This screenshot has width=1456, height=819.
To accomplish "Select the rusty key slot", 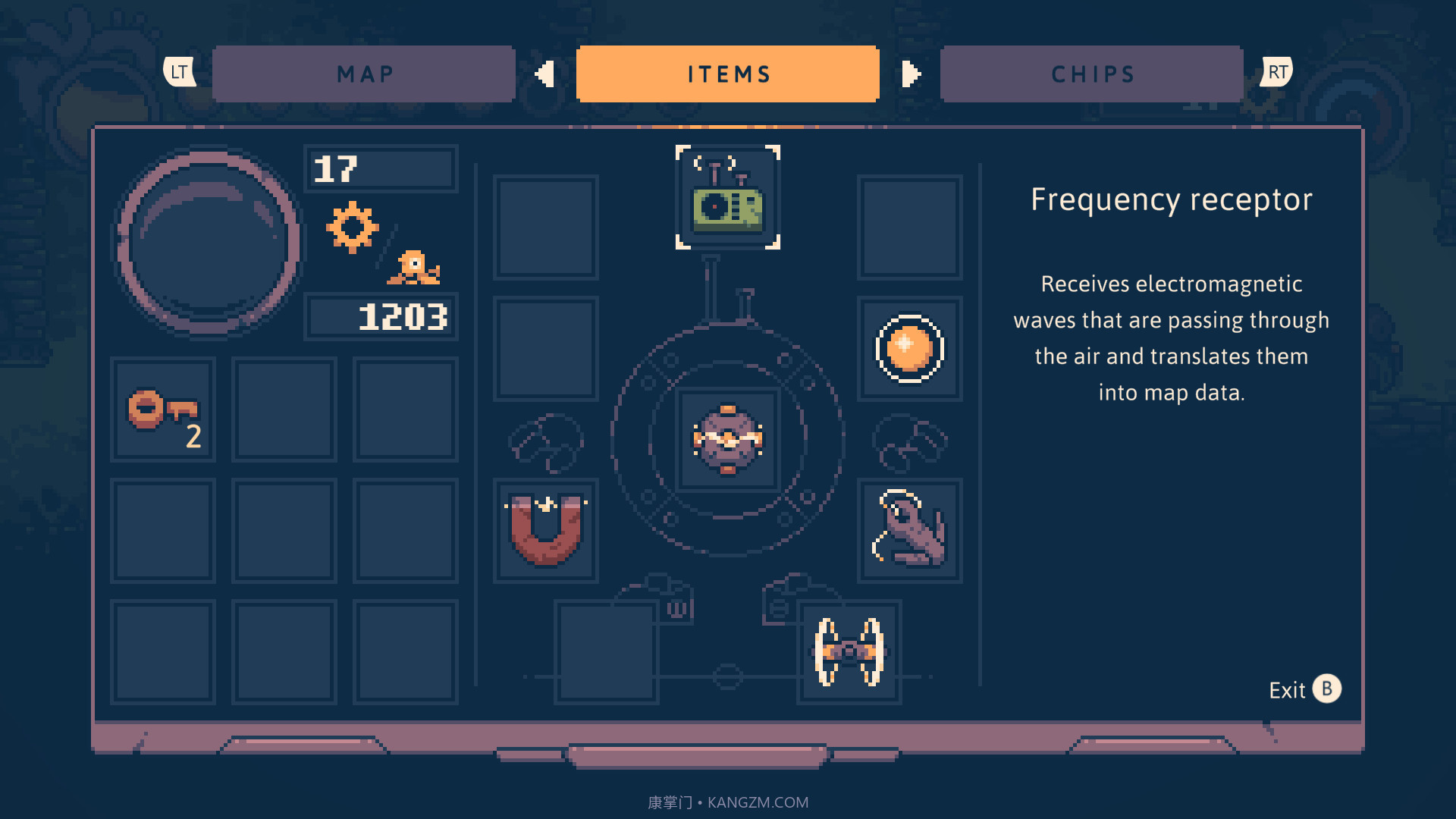I will coord(163,410).
